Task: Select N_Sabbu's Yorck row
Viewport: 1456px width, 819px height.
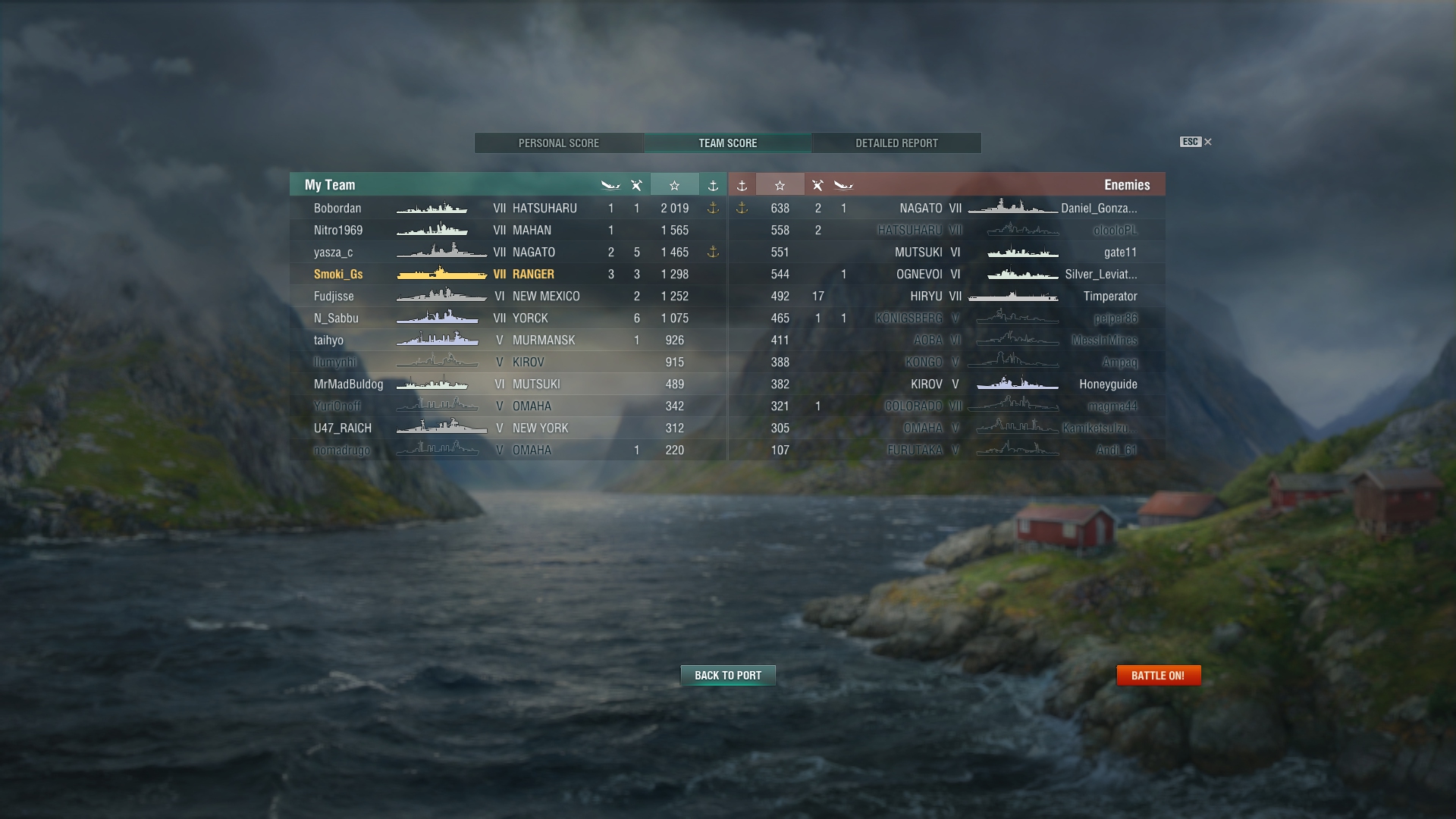Action: (x=508, y=318)
